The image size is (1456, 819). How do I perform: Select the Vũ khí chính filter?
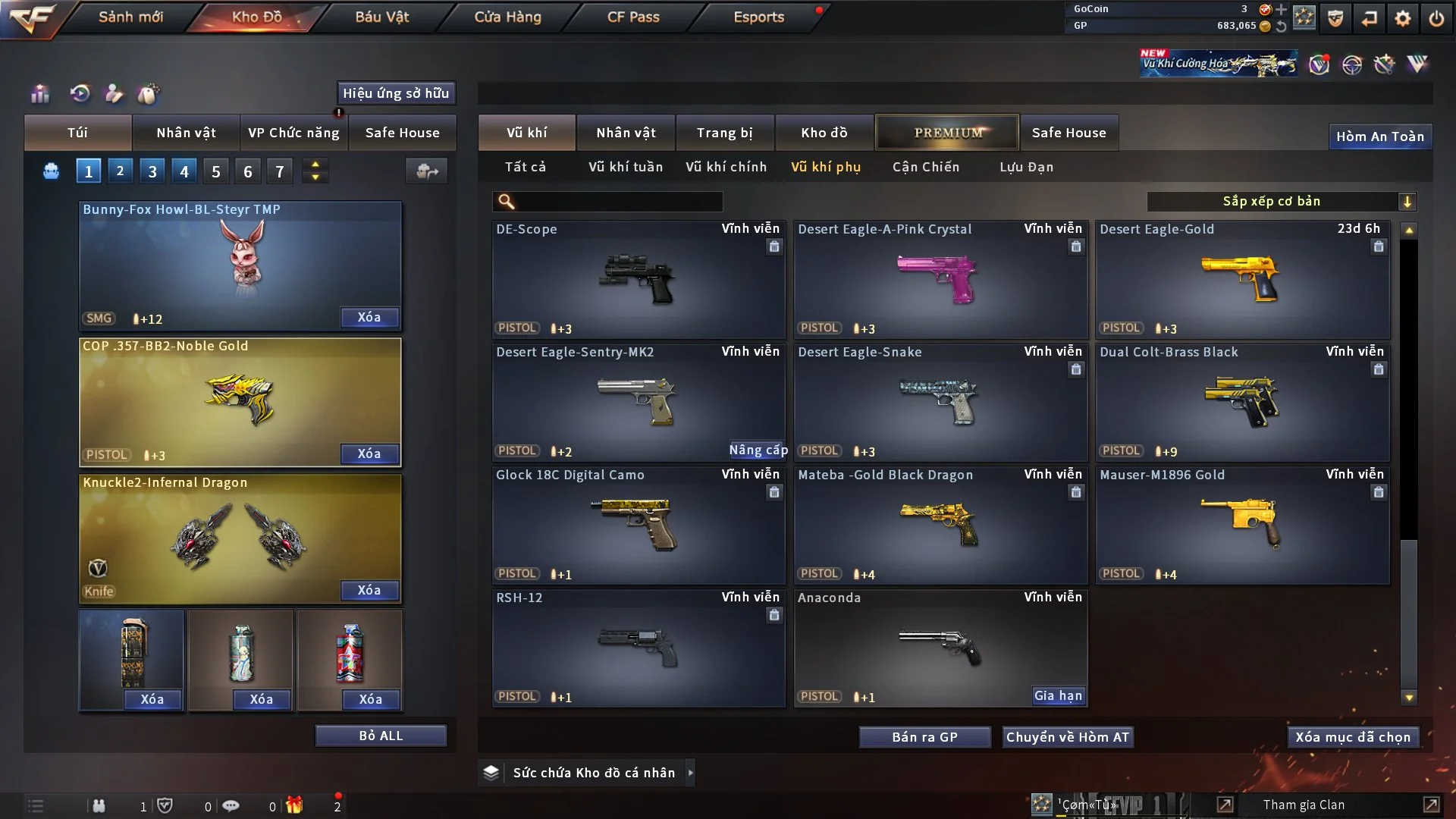[726, 167]
